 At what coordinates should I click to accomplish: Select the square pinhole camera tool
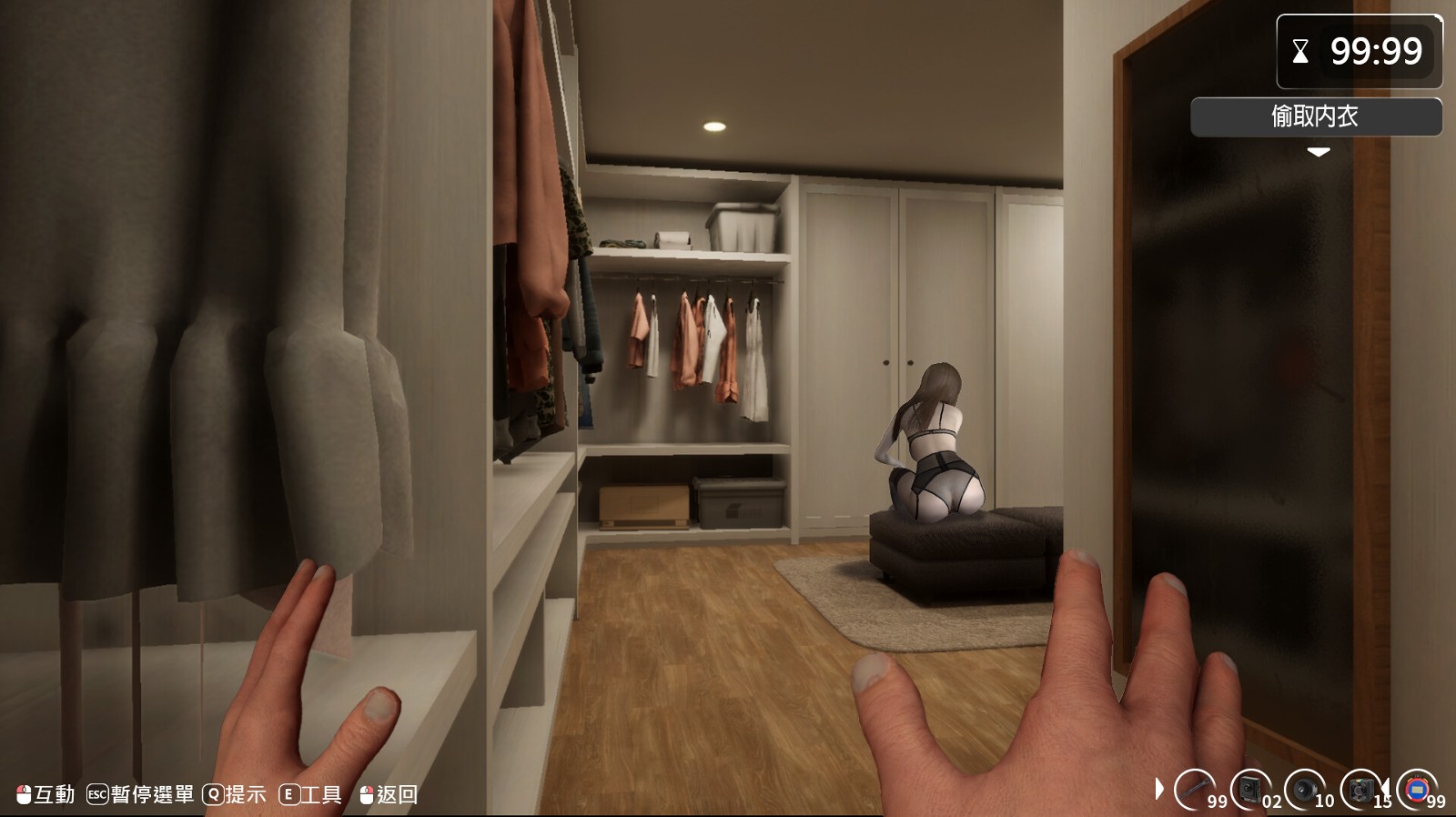click(x=1251, y=789)
